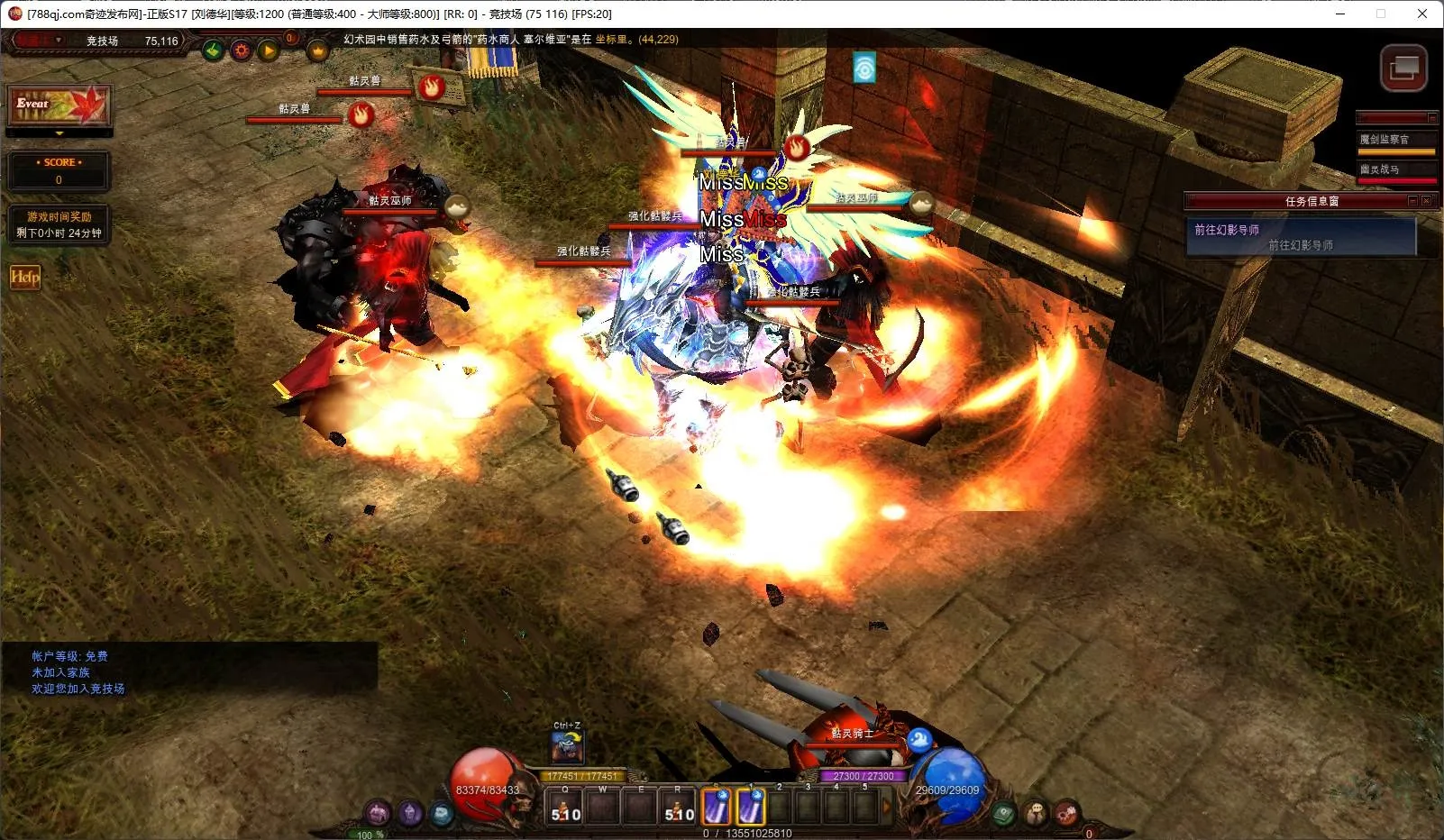Minimize the quest info window

[1412, 201]
